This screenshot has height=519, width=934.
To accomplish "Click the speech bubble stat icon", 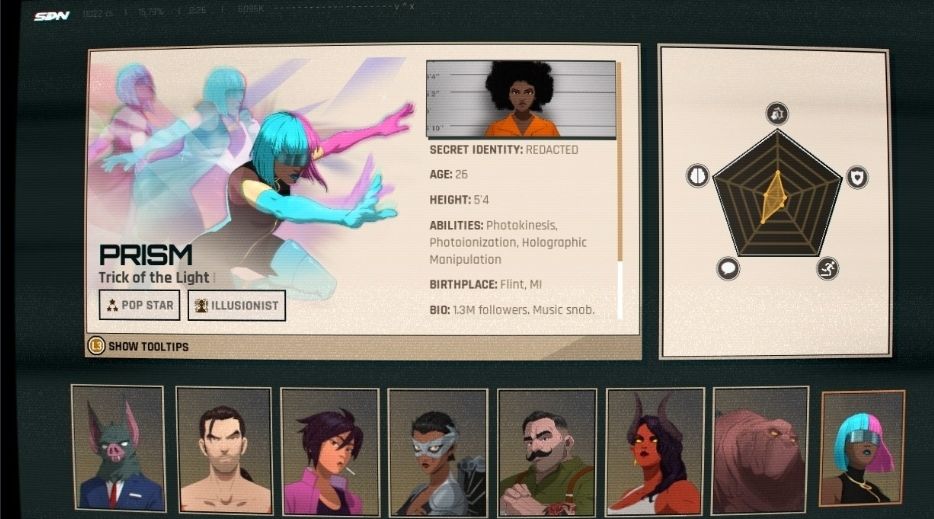I will [x=728, y=268].
